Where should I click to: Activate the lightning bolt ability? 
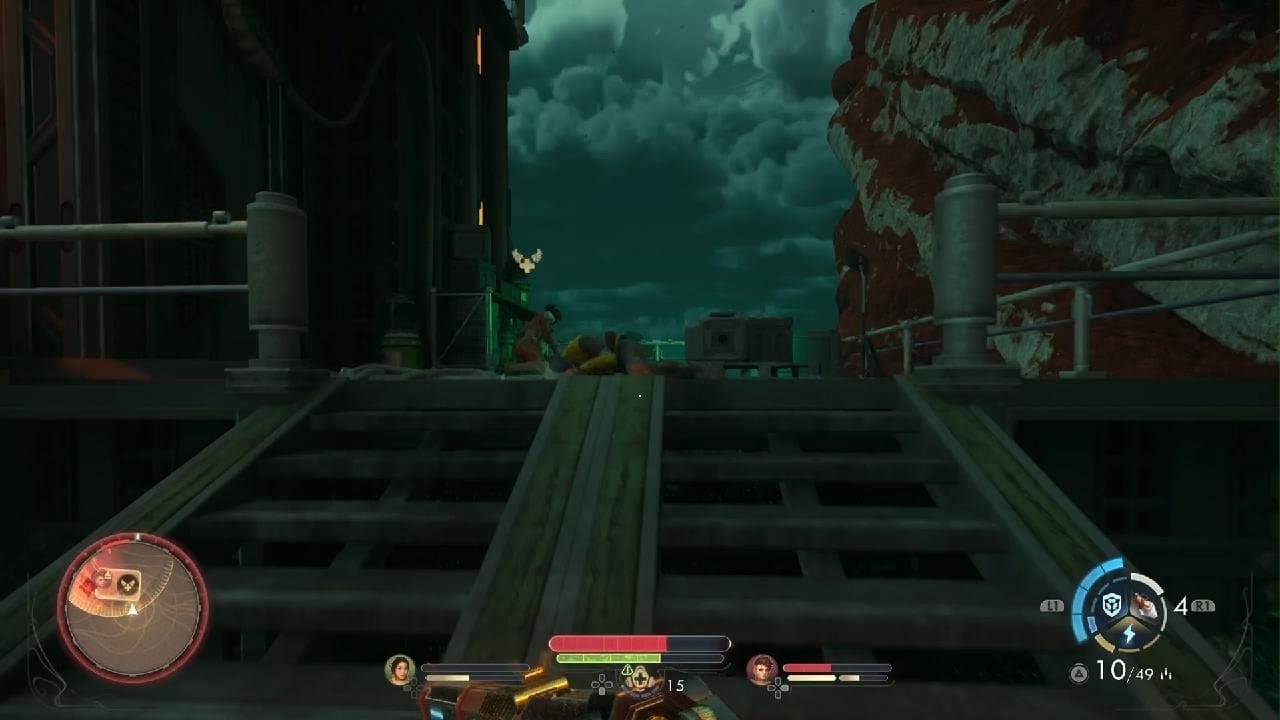pos(1129,634)
